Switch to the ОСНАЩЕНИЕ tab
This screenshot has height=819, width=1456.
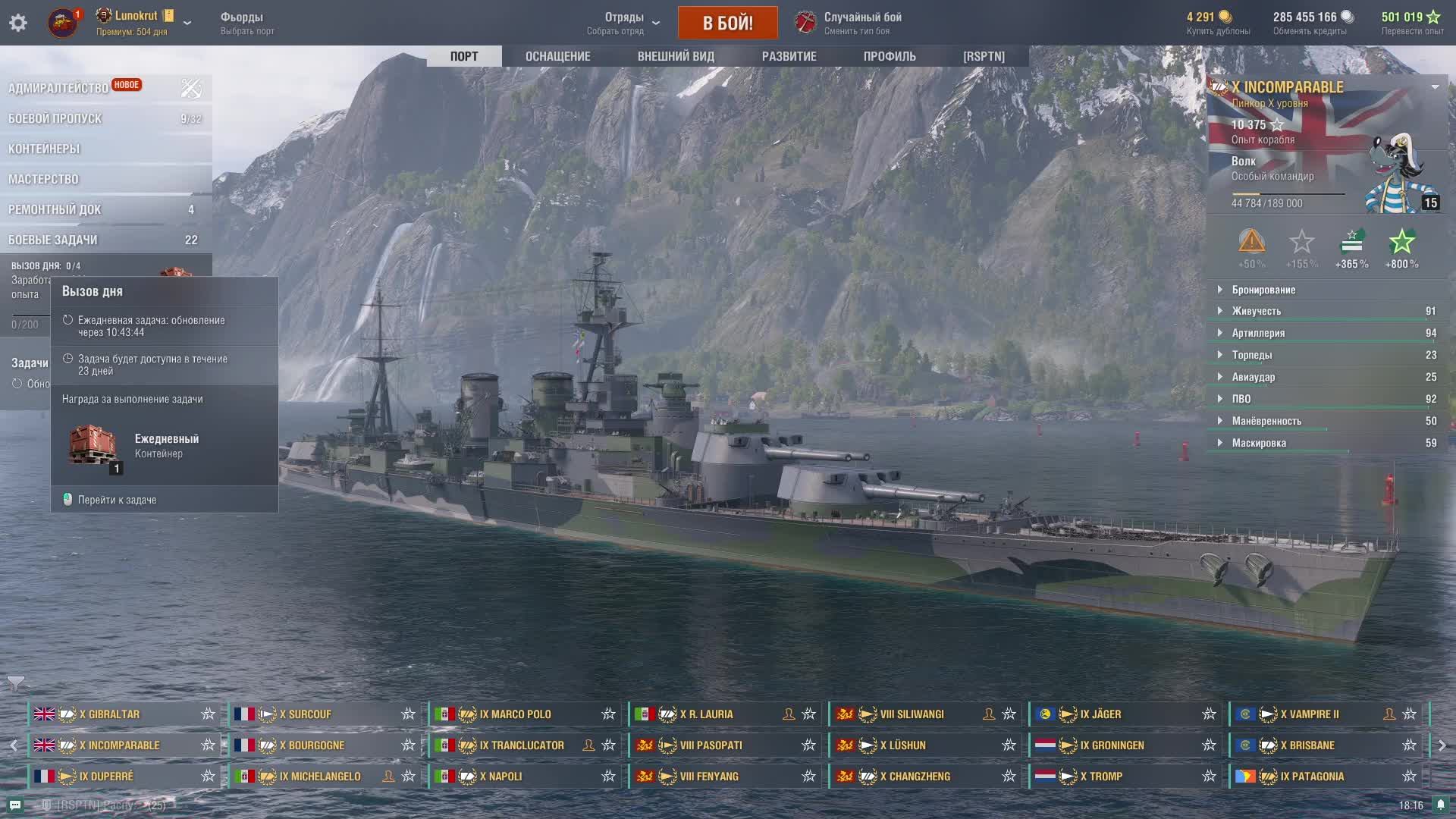[x=557, y=56]
